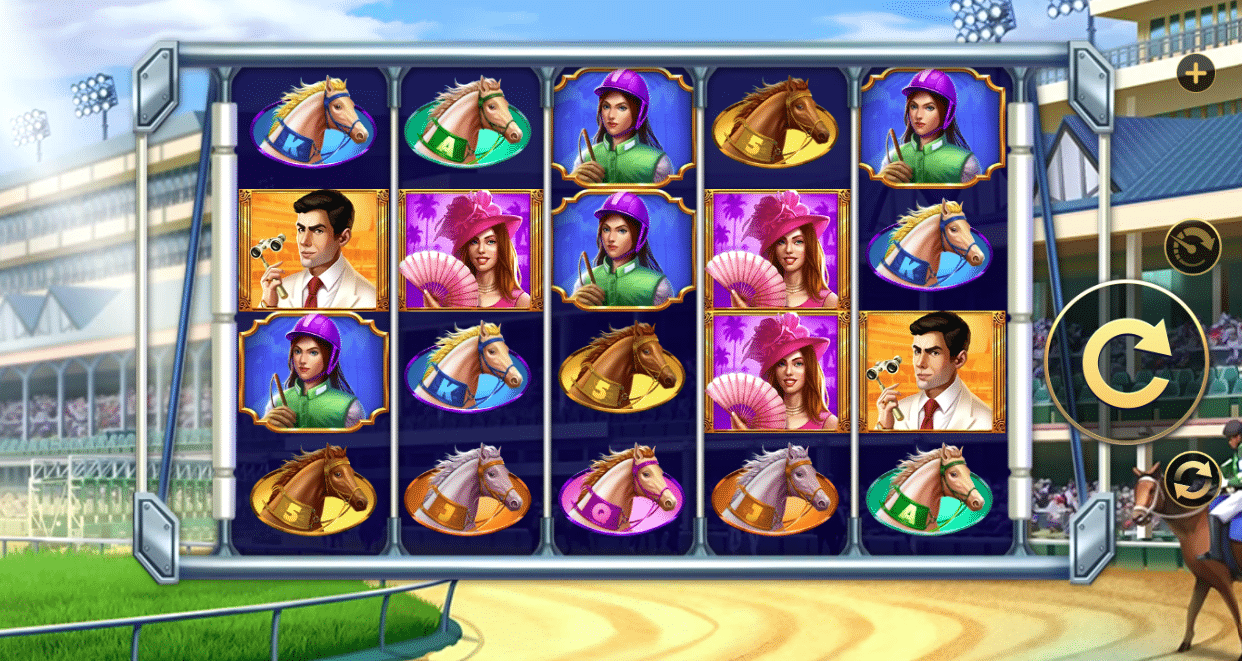Viewport: 1242px width, 661px height.
Task: Toggle the turbo spin speedometer button
Action: click(x=1192, y=246)
